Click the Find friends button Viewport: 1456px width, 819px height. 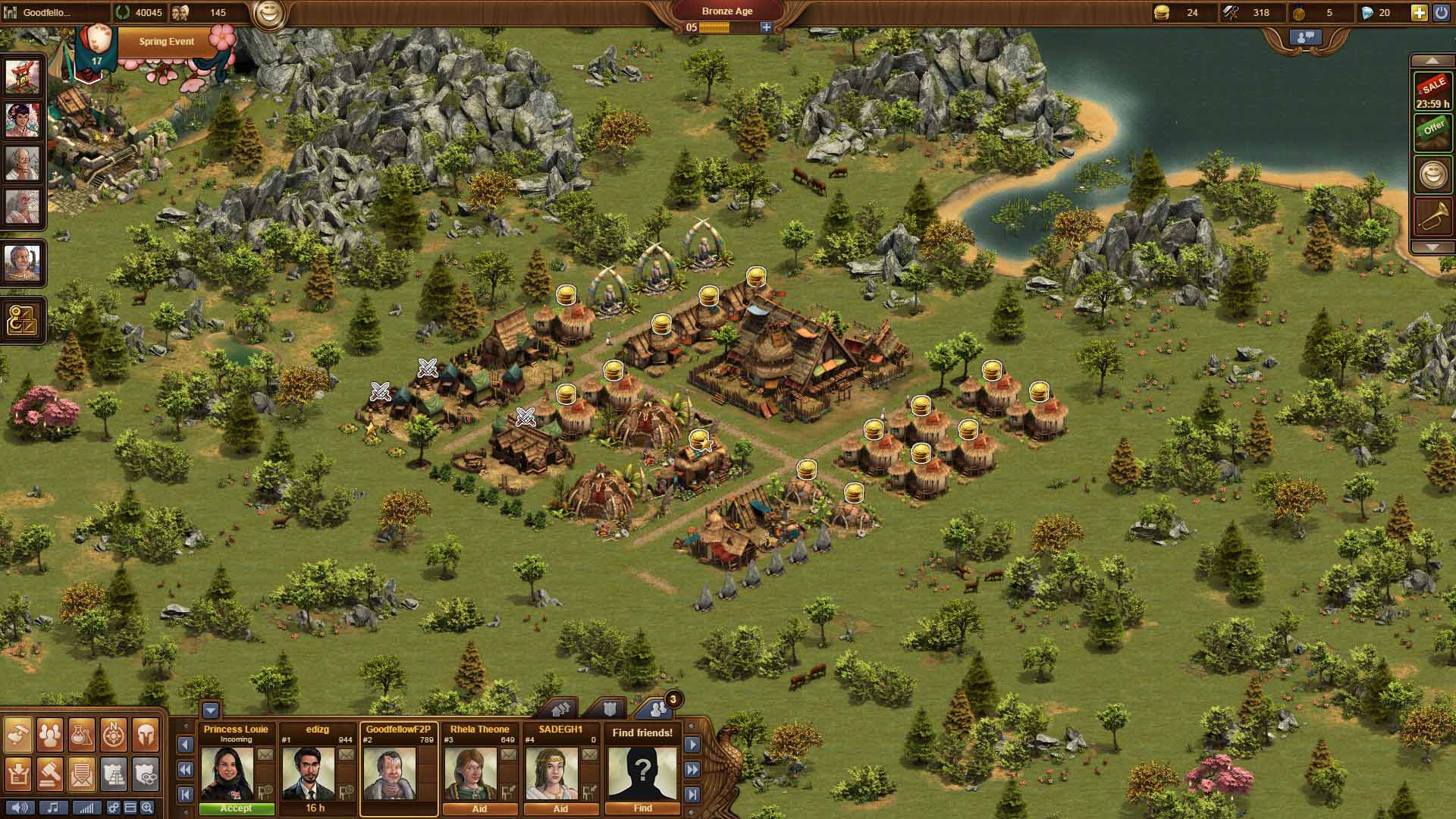[642, 808]
